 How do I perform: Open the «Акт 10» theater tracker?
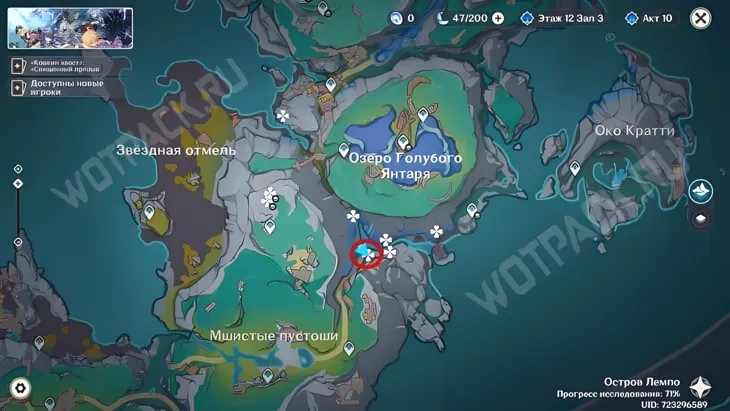(x=650, y=18)
